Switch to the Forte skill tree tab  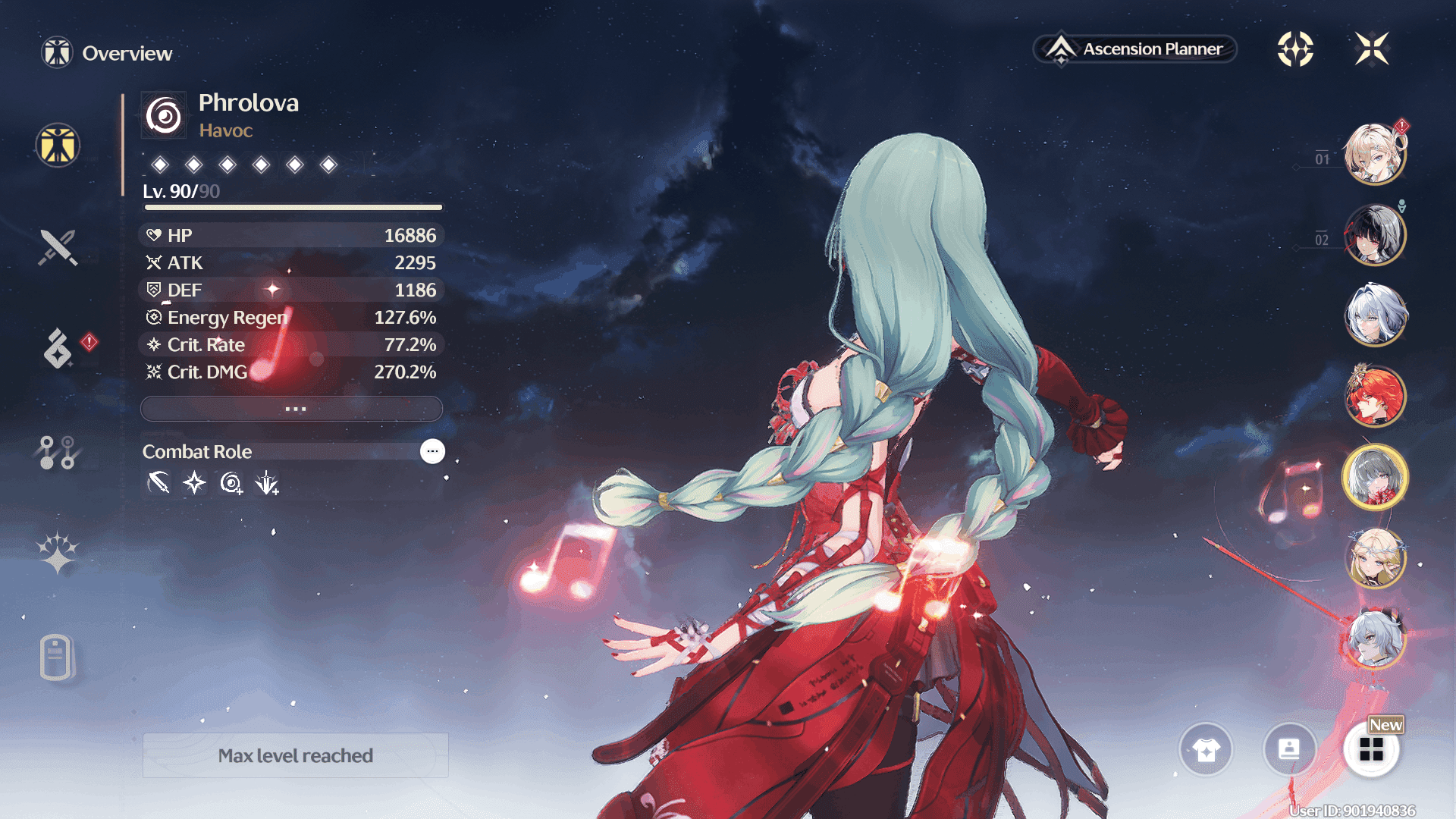pyautogui.click(x=57, y=453)
